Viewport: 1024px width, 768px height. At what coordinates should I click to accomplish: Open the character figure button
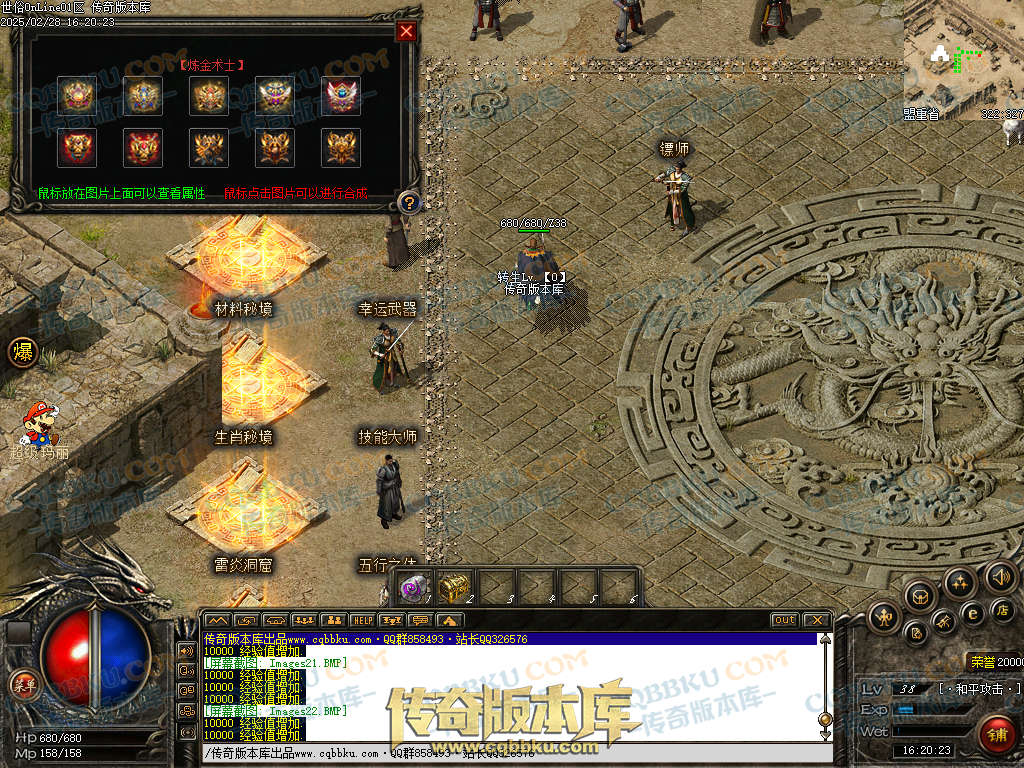[x=884, y=617]
